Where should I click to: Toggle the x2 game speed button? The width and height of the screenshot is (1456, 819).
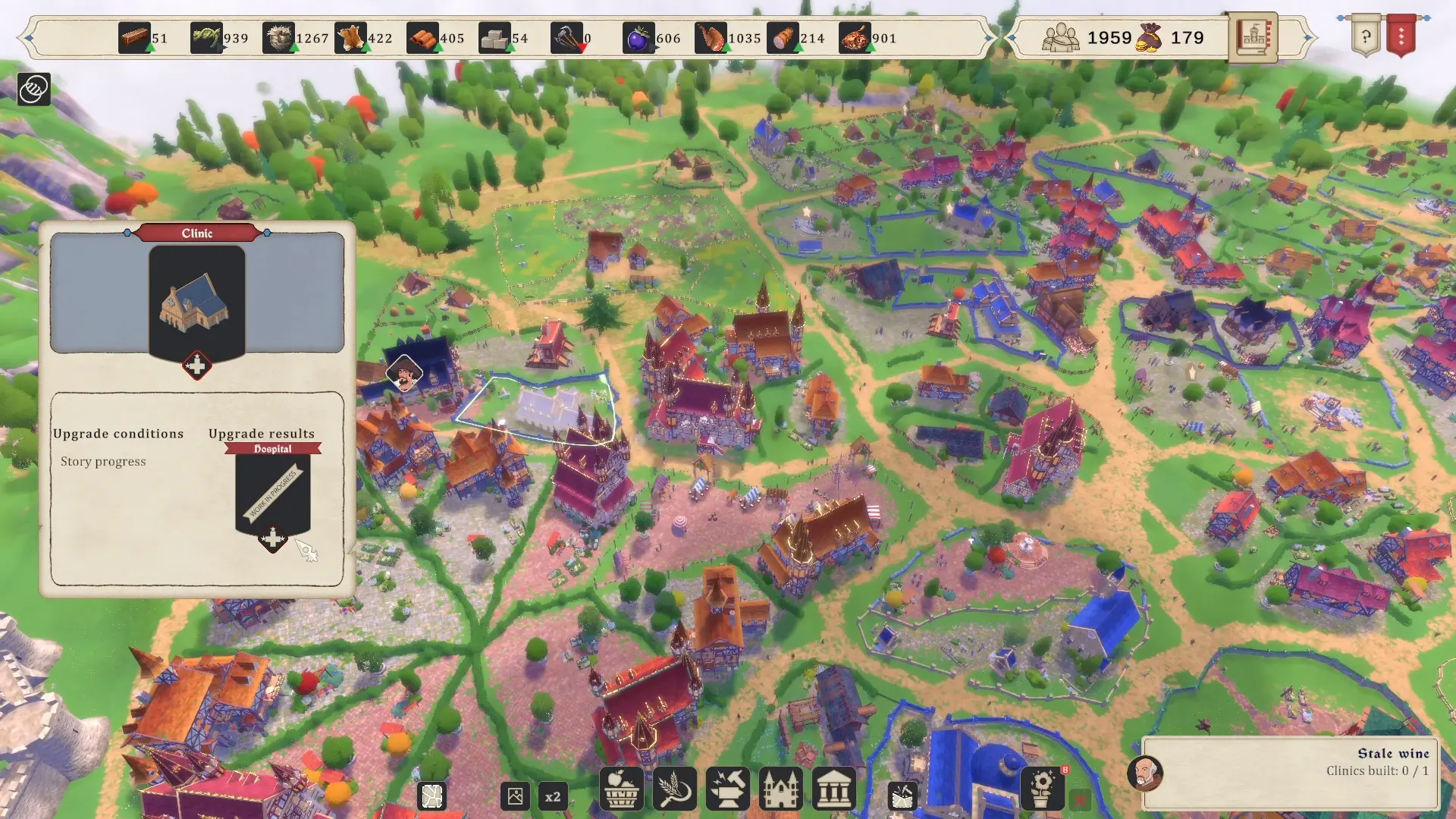click(553, 797)
